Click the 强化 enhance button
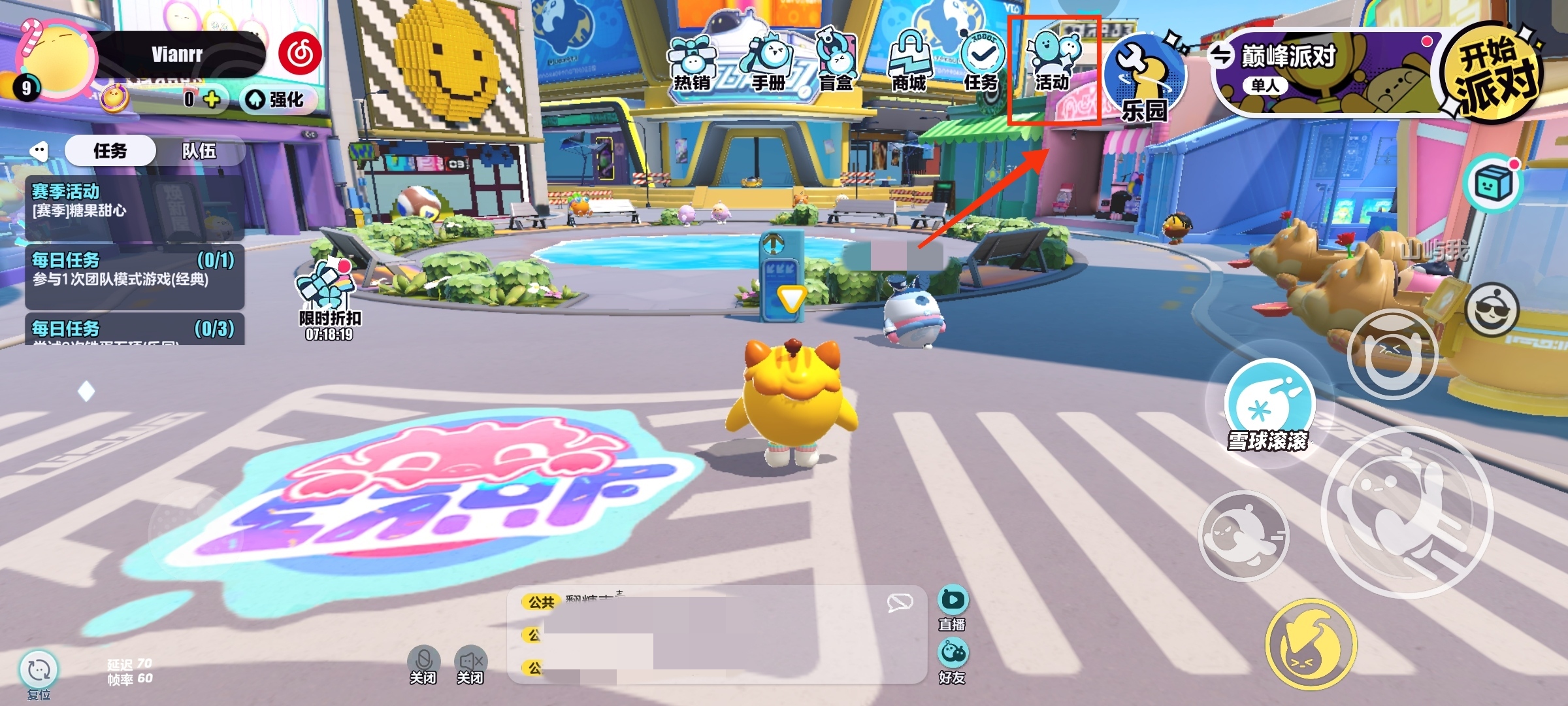Image resolution: width=1568 pixels, height=706 pixels. coord(278,99)
